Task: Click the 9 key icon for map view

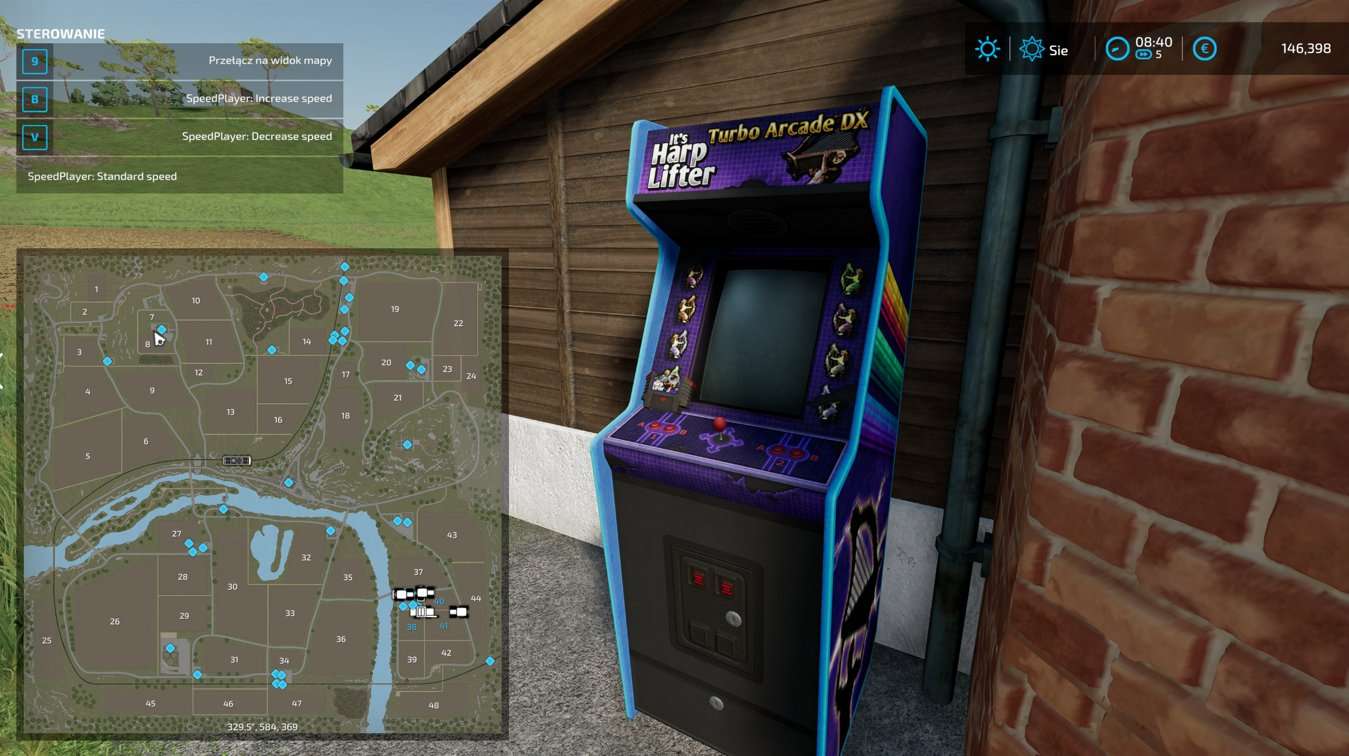Action: pyautogui.click(x=35, y=61)
